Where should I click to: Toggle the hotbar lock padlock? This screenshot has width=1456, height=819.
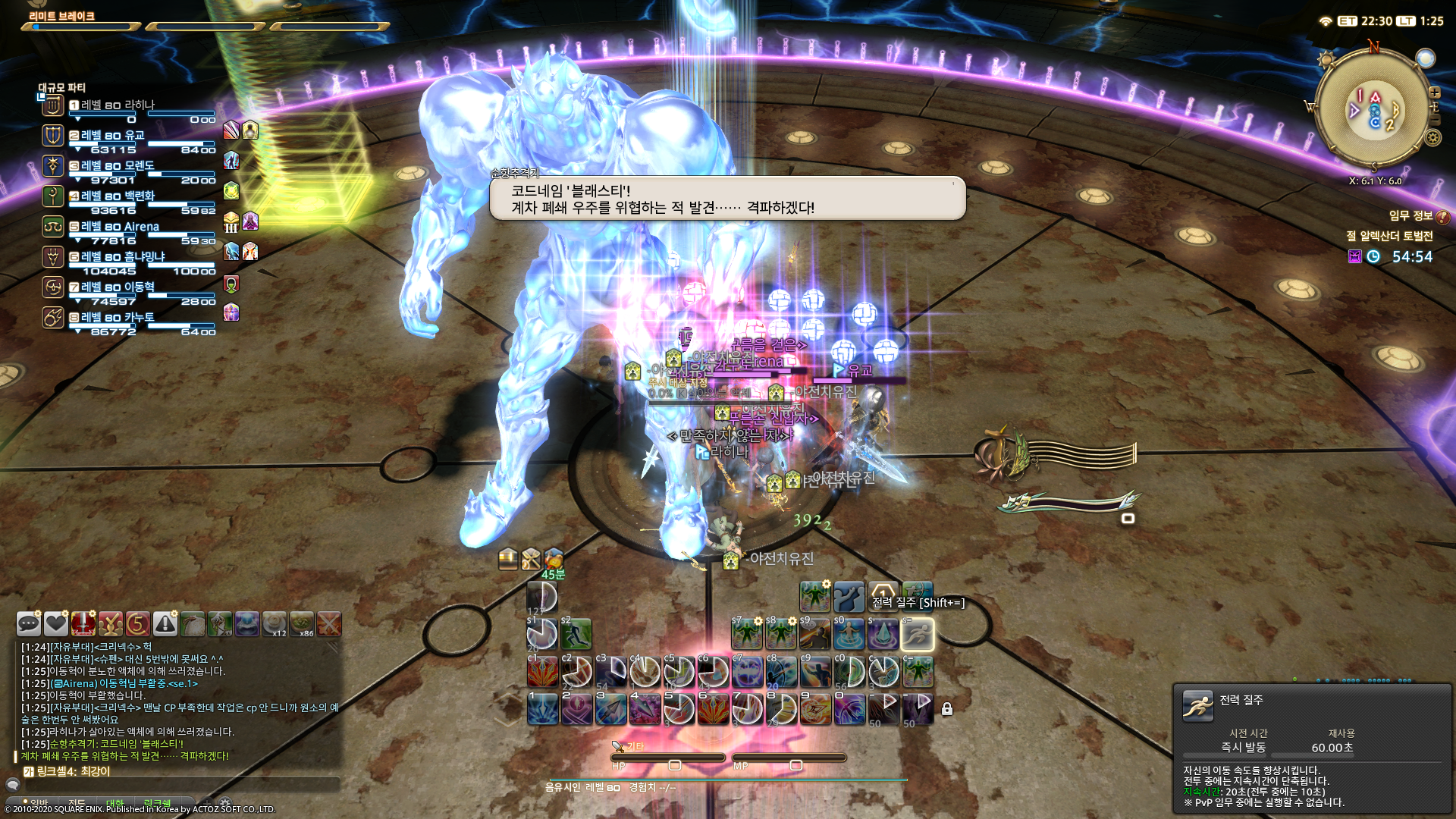946,707
